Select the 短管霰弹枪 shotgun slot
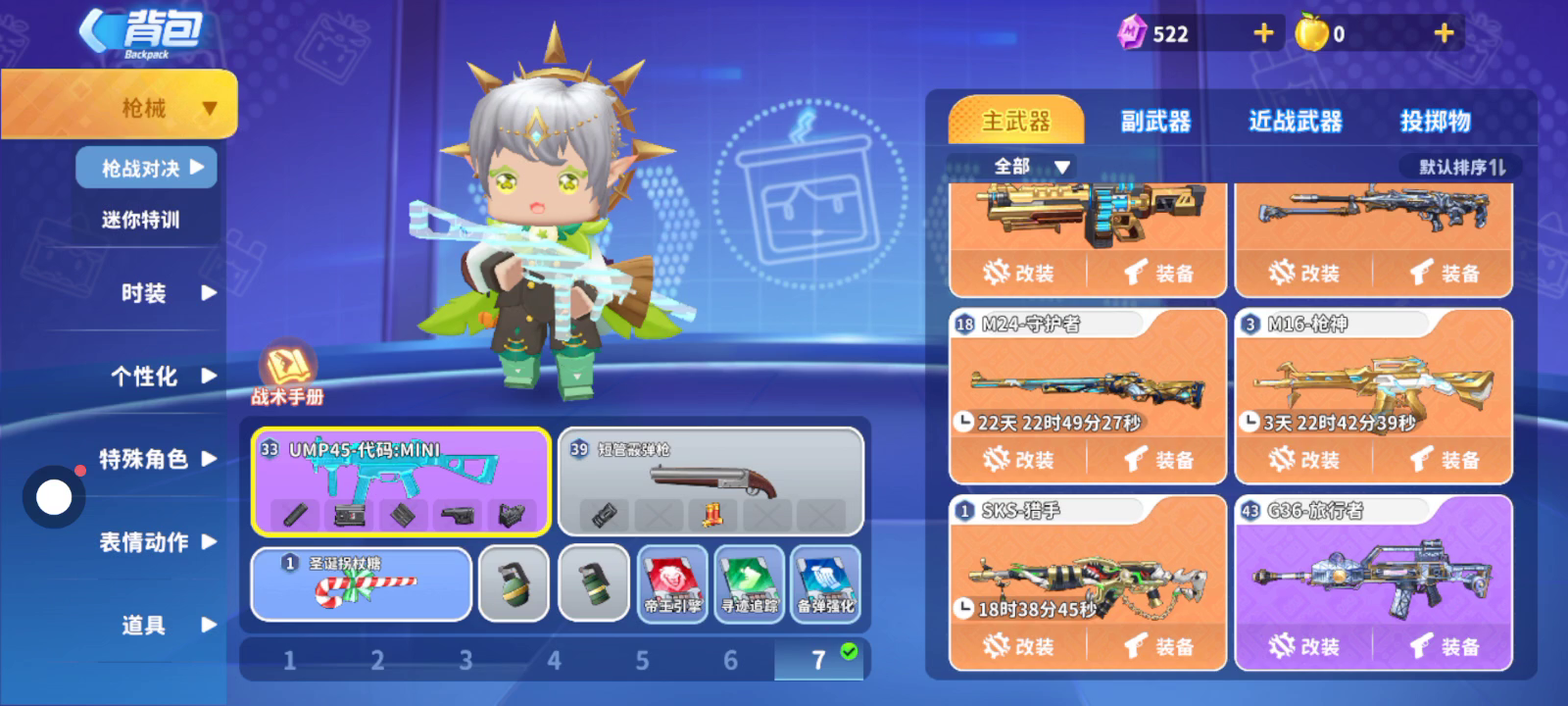 tap(710, 481)
